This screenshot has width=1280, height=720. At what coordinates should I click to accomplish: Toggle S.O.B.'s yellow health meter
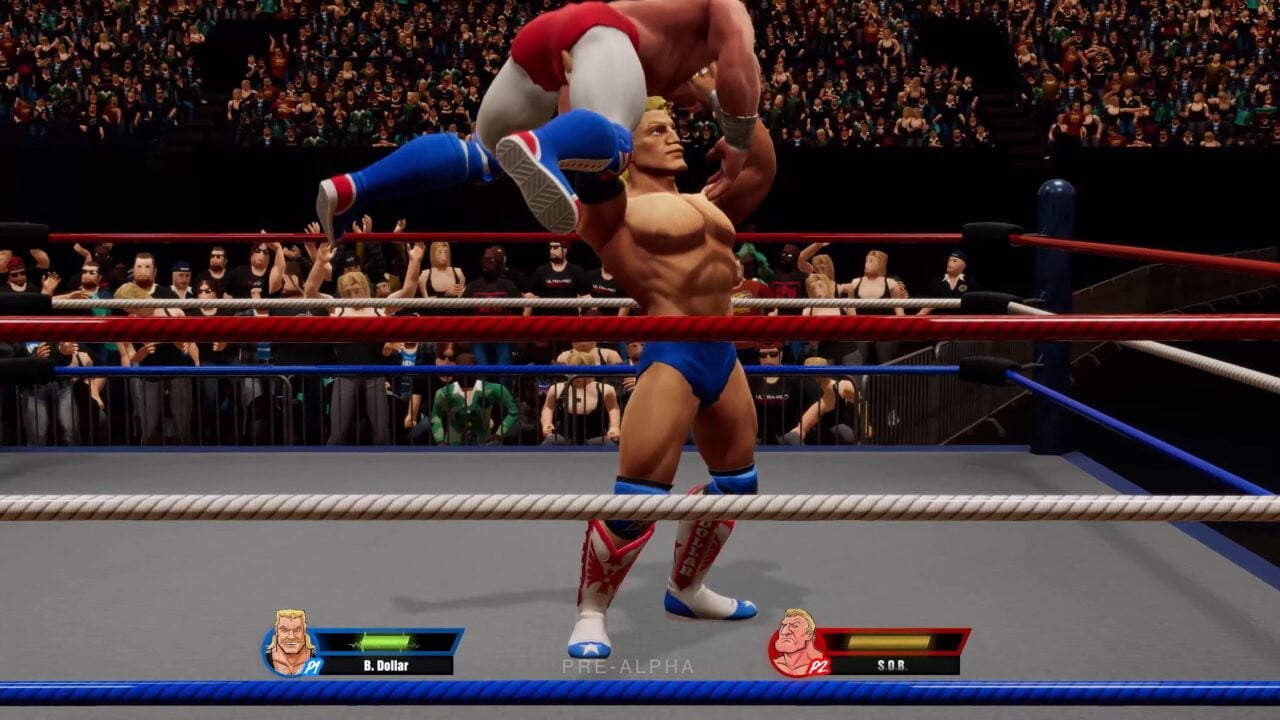tap(890, 641)
